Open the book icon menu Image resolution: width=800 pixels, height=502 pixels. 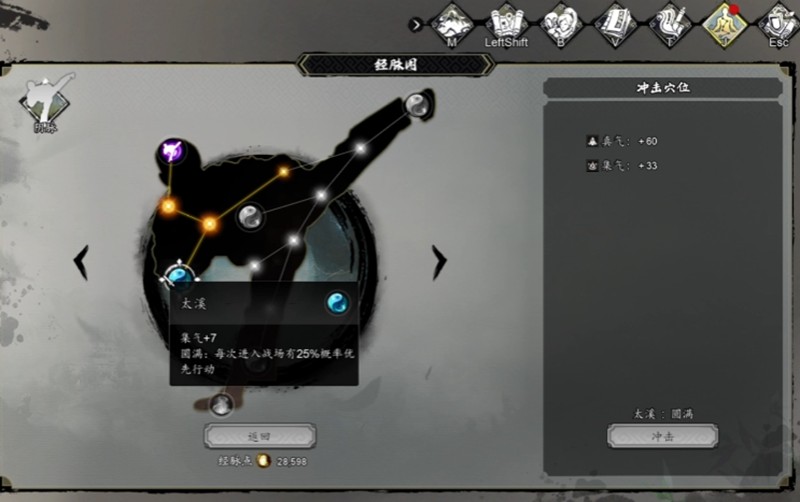click(615, 22)
